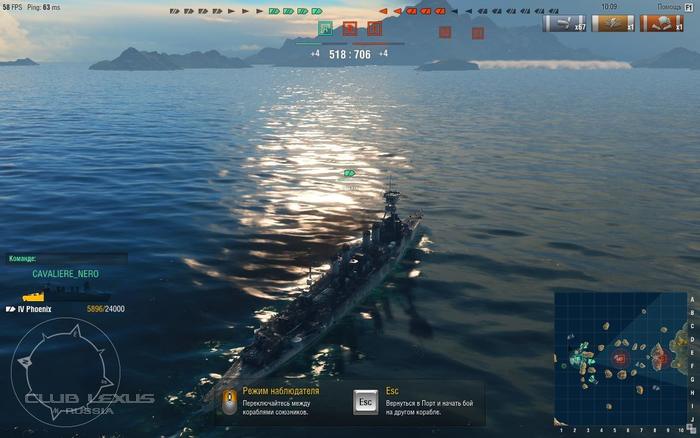This screenshot has height=438, width=700.
Task: Select the green allied capture point icon
Action: (325, 28)
